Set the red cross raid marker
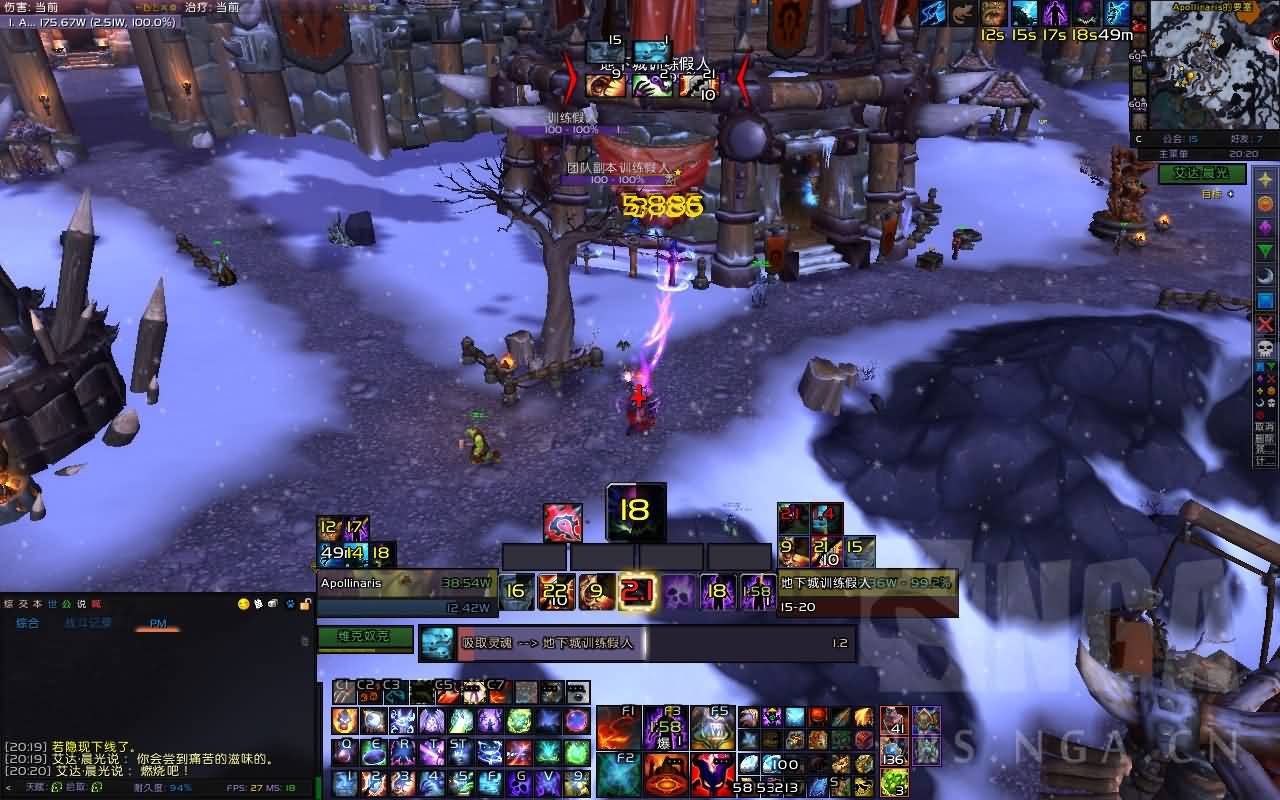 [1265, 323]
